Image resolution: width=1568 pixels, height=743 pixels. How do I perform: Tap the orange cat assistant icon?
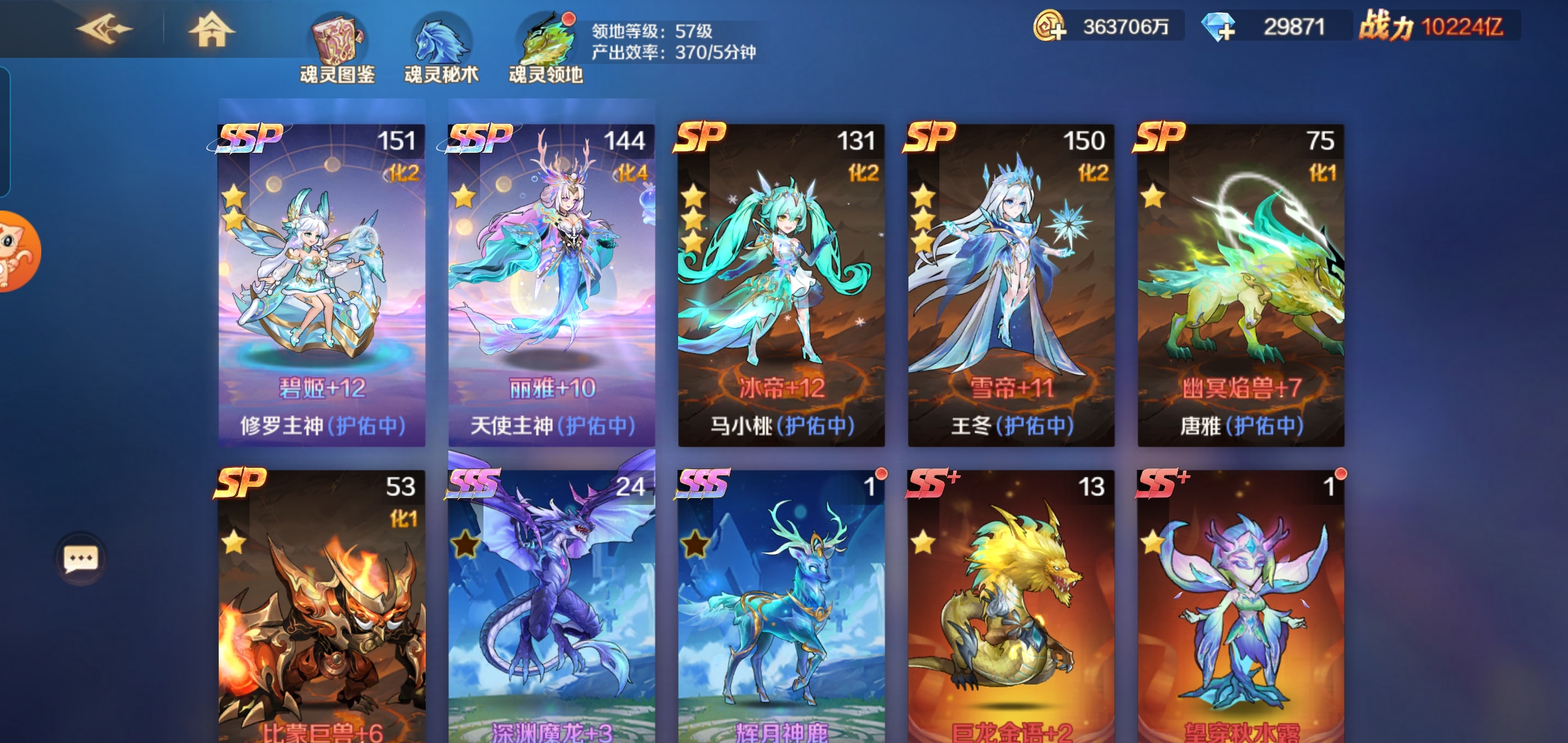tap(17, 251)
